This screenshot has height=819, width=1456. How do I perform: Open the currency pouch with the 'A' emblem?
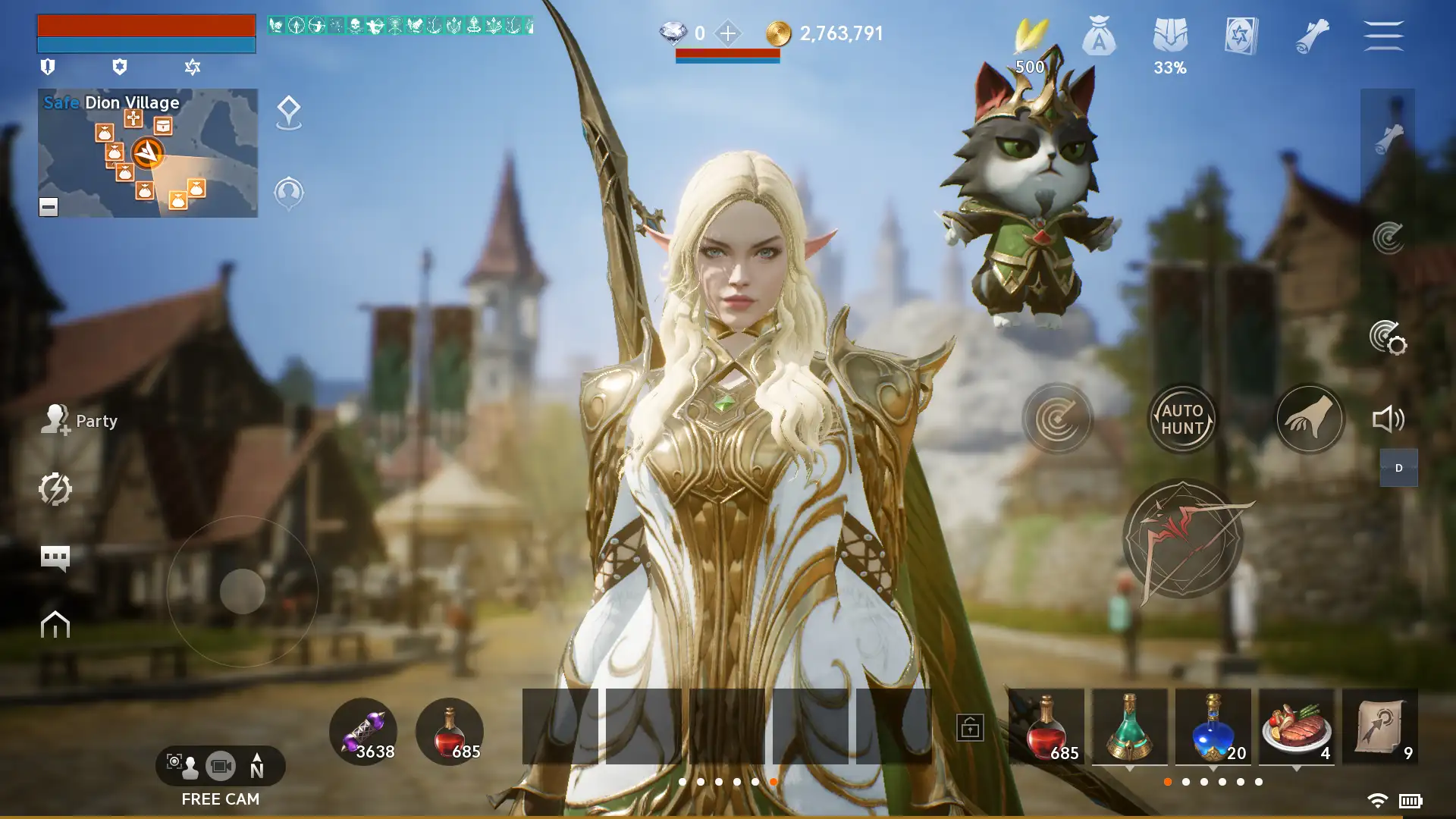[x=1099, y=36]
